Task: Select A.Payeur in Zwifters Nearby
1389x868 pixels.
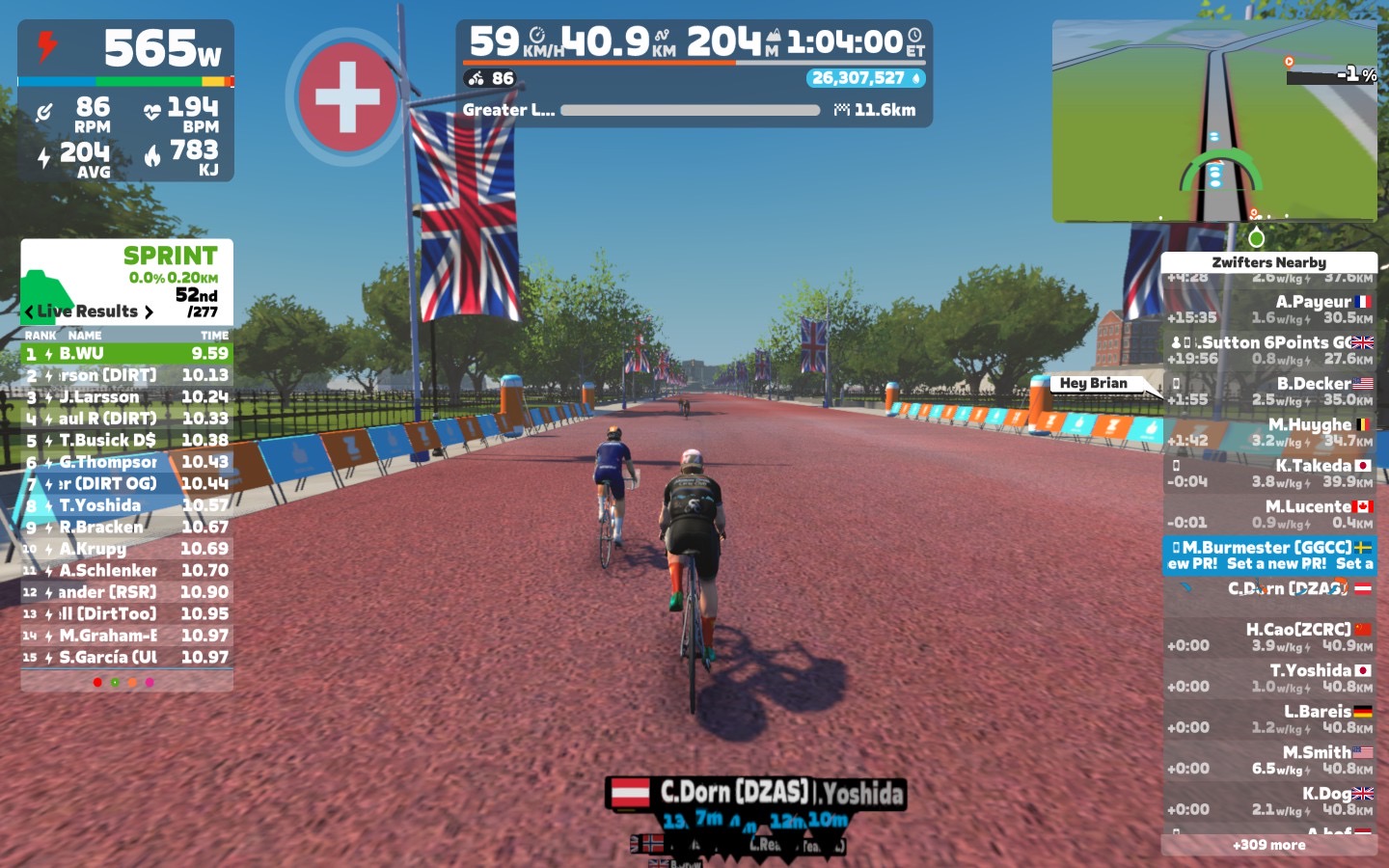Action: click(x=1268, y=310)
